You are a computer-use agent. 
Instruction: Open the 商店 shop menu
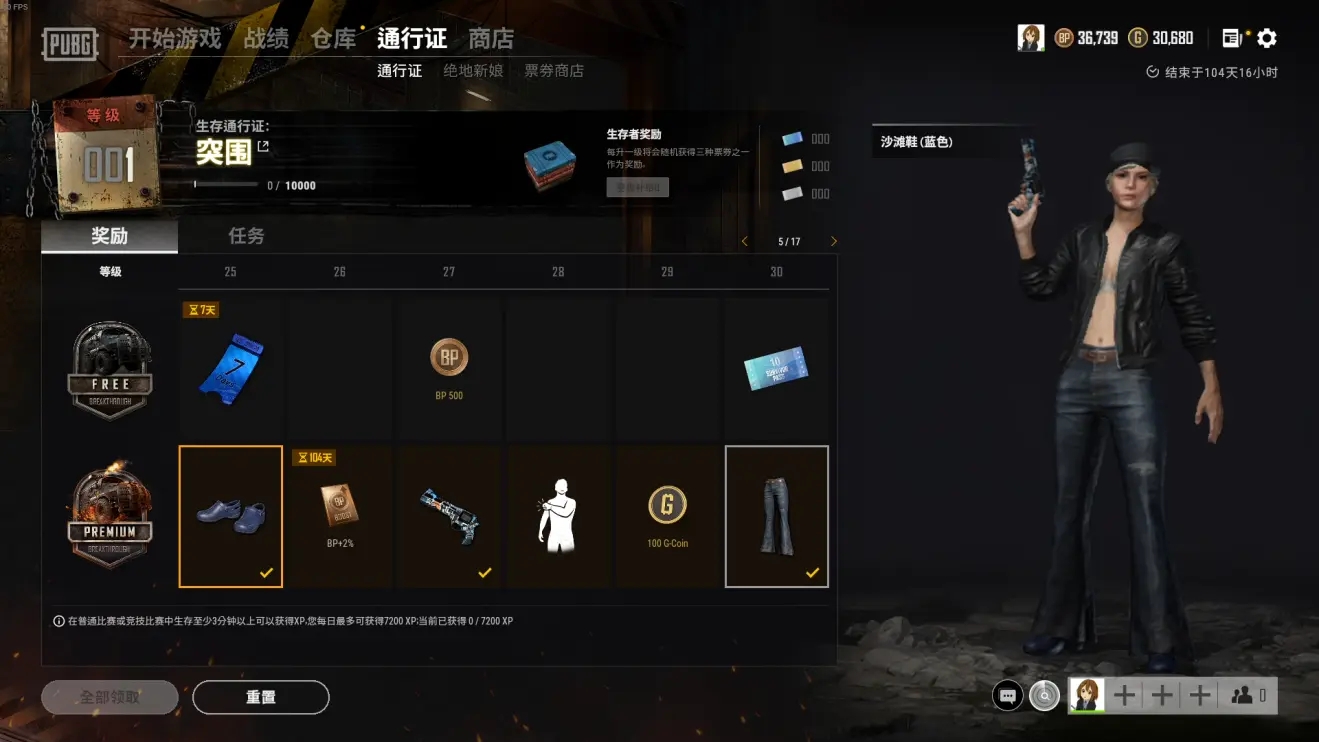[491, 39]
